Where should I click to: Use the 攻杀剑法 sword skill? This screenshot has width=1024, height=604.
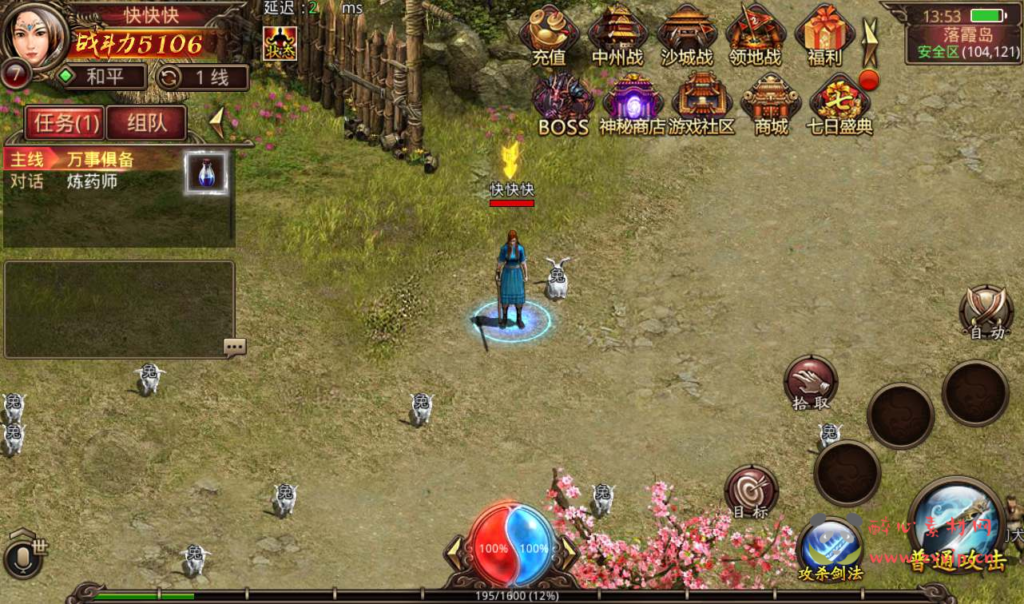(830, 548)
